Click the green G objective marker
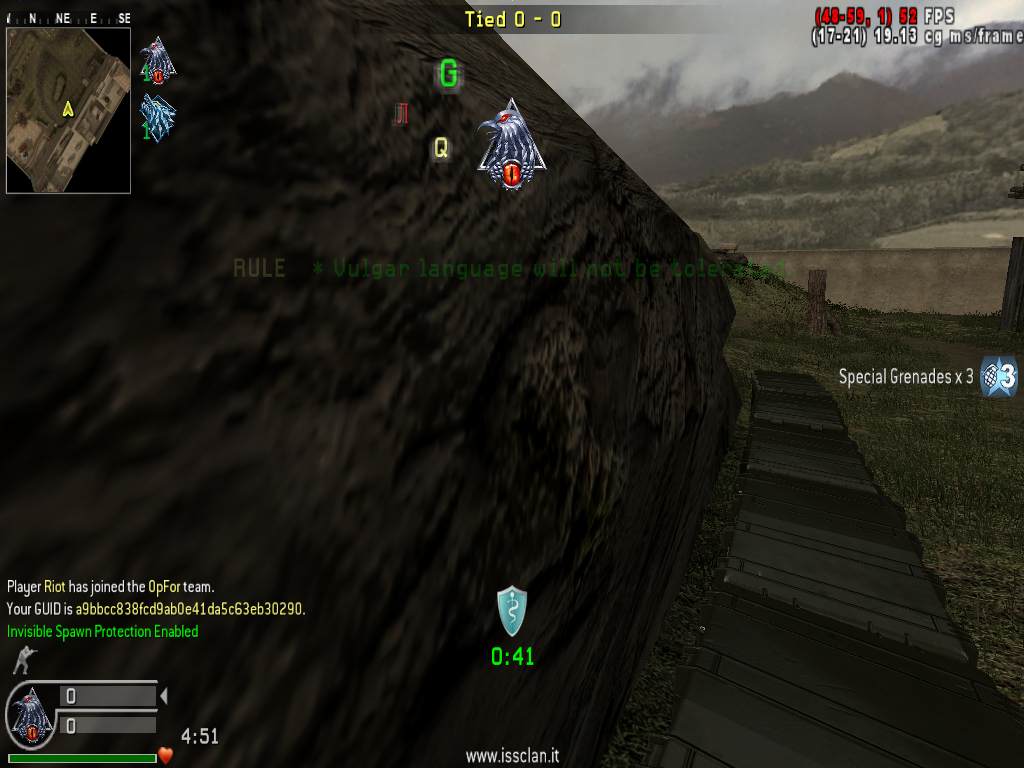Viewport: 1024px width, 768px height. tap(449, 73)
